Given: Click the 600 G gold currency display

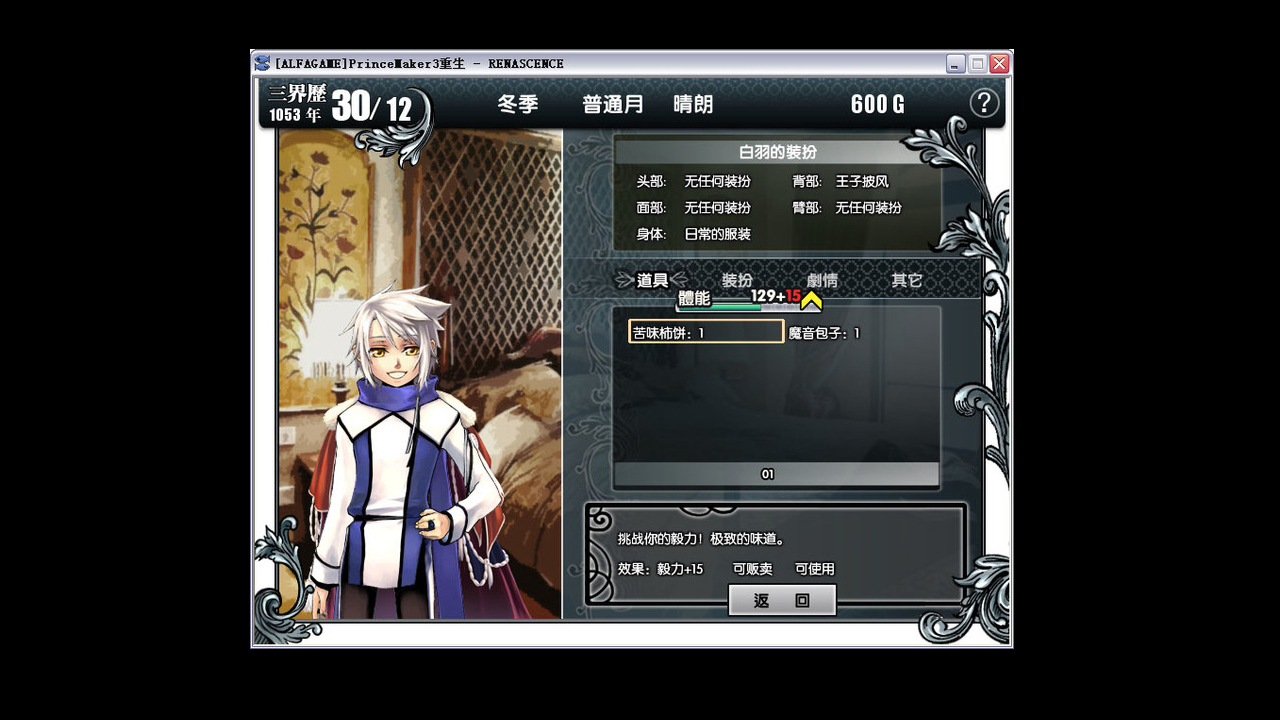Looking at the screenshot, I should pos(875,104).
